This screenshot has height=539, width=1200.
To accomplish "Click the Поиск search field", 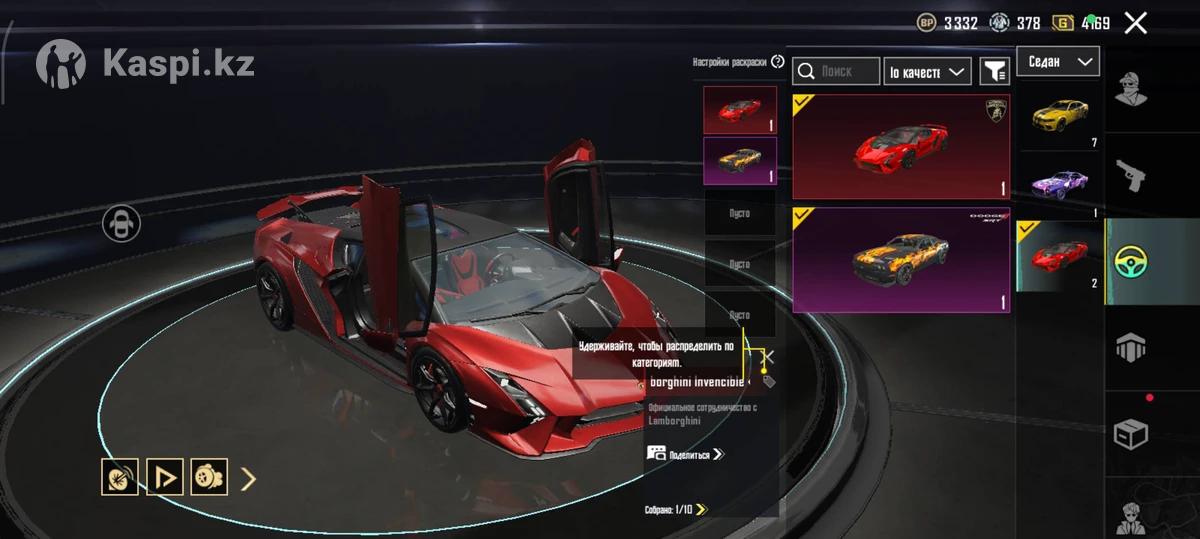I will (836, 71).
